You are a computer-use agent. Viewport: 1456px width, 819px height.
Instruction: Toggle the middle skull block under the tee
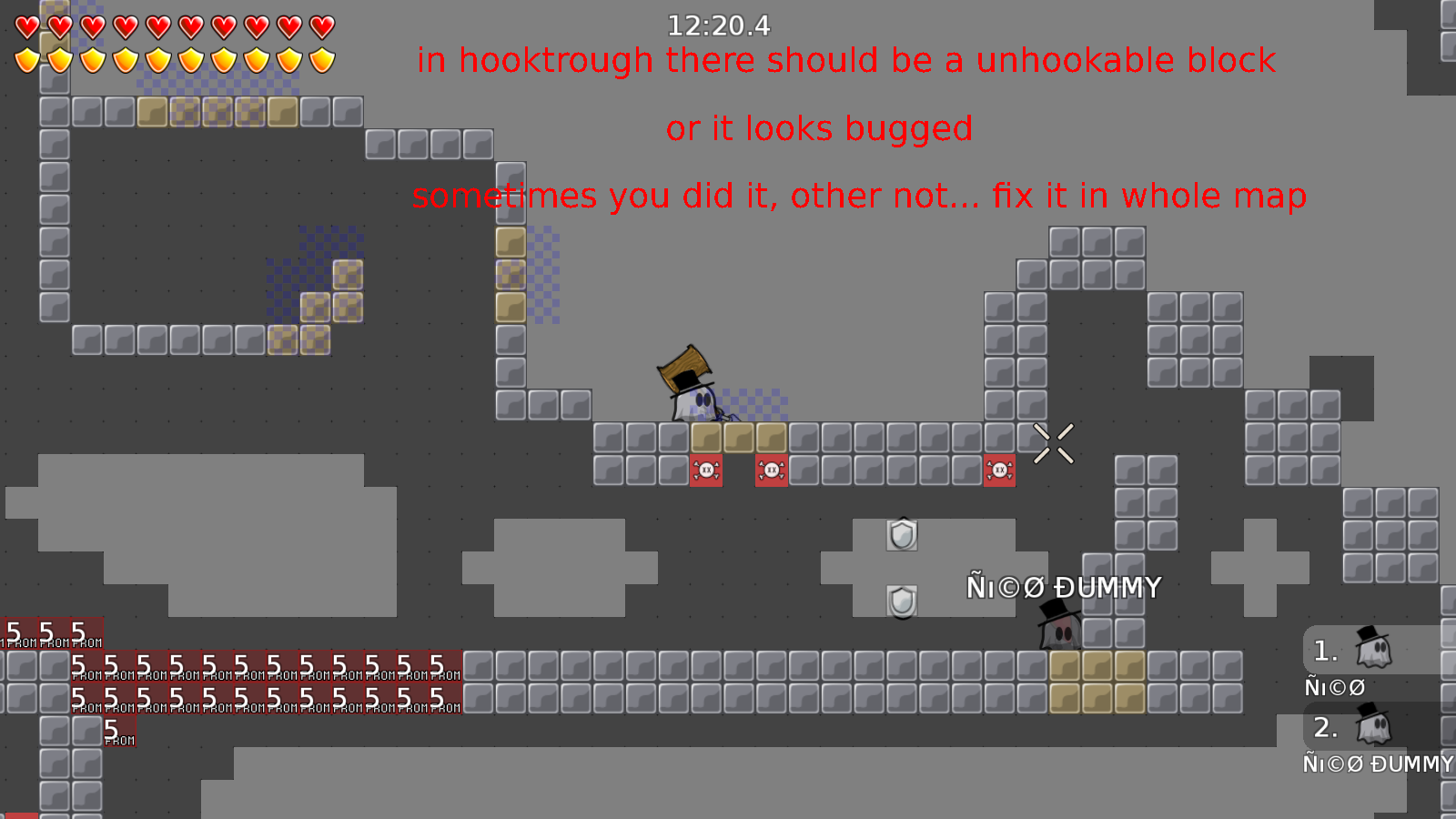pos(771,469)
